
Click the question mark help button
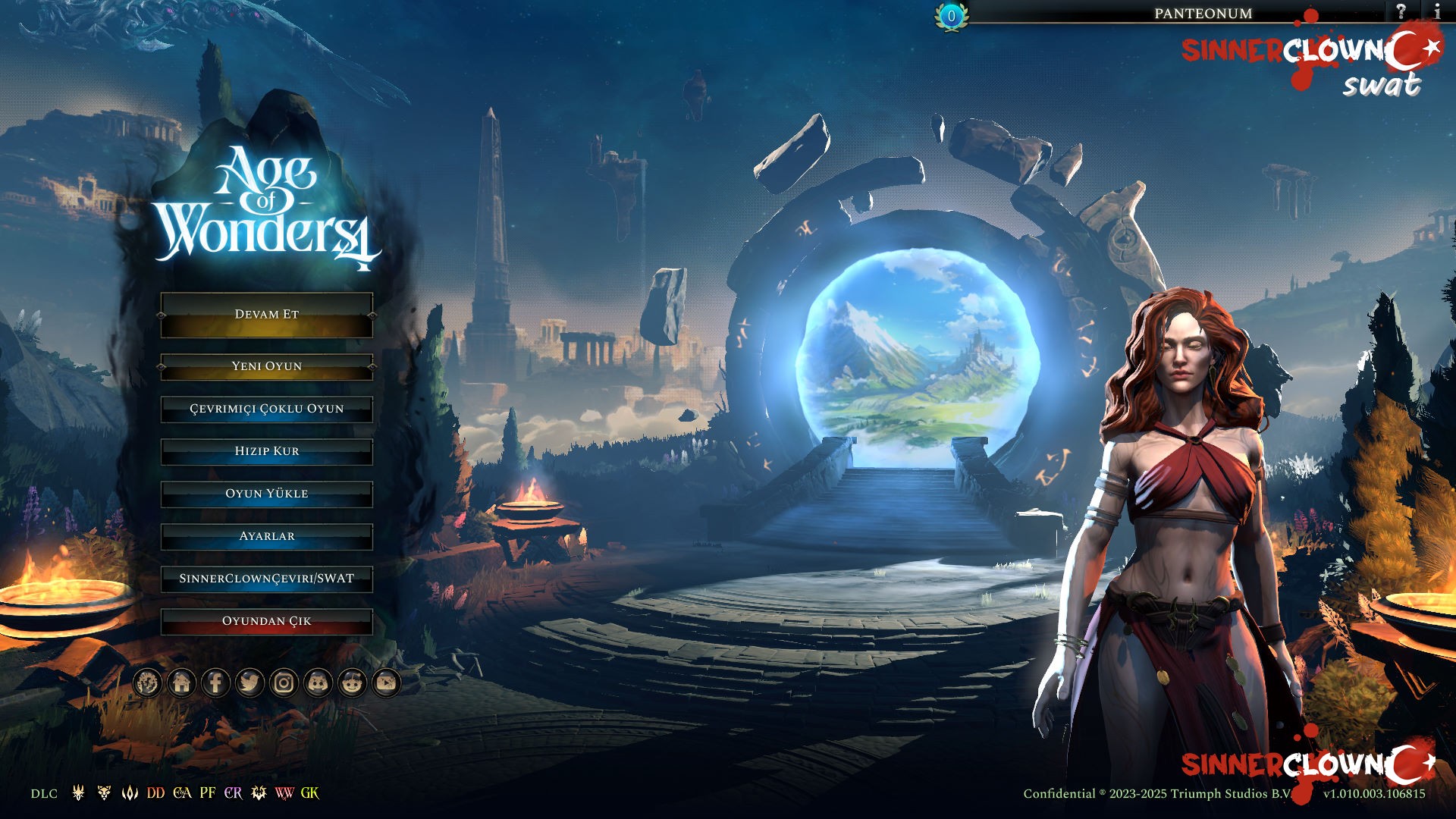pyautogui.click(x=1401, y=11)
